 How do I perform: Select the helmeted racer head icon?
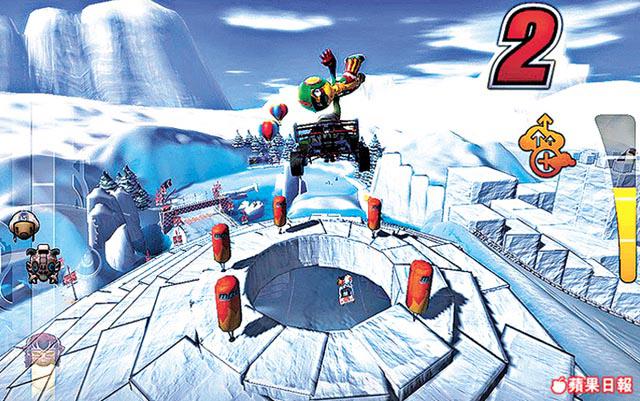point(20,225)
